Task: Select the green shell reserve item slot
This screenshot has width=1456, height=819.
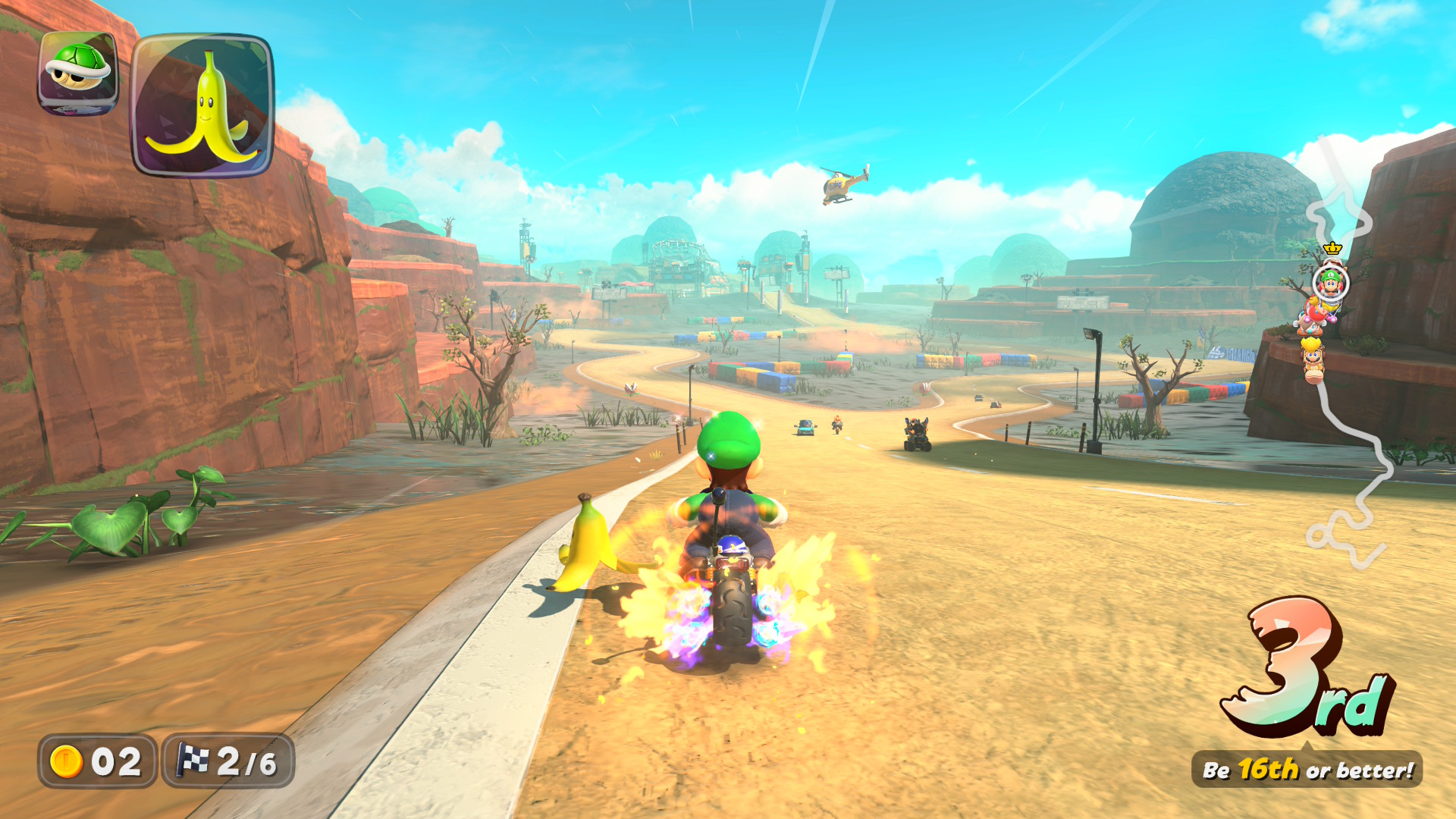Action: [78, 73]
